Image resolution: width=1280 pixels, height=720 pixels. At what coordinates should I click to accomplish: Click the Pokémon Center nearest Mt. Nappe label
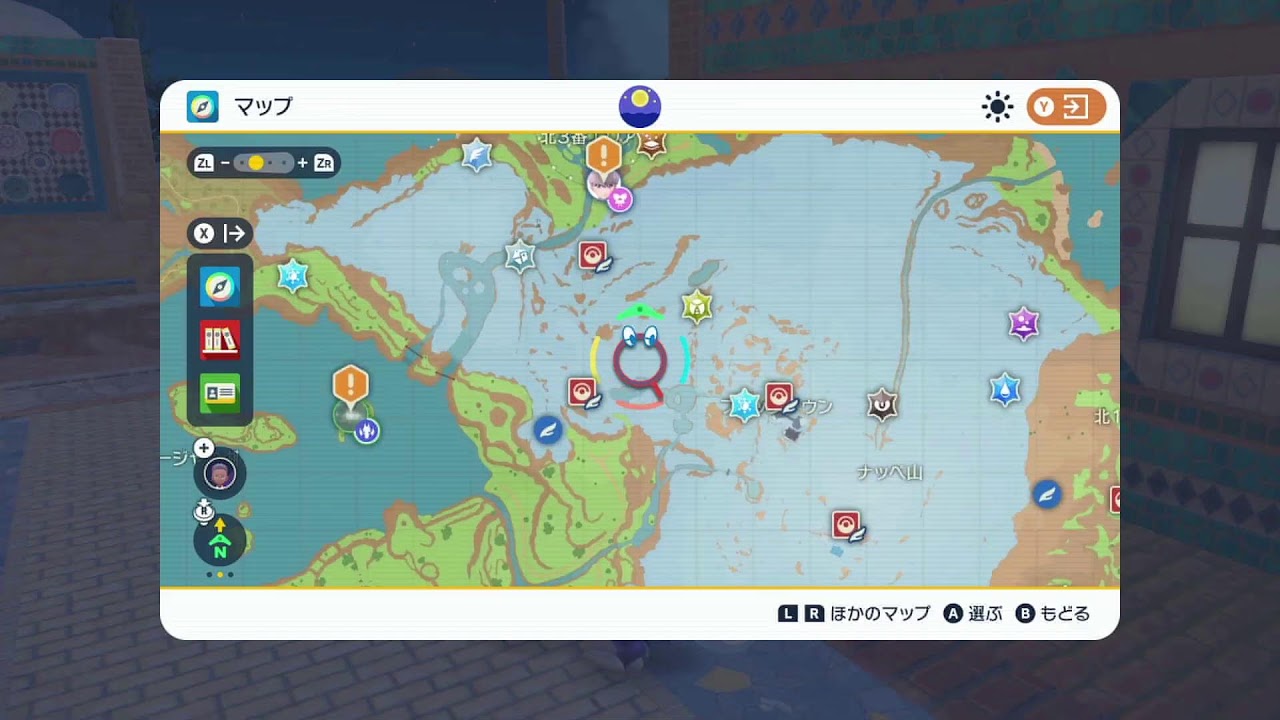tap(846, 524)
